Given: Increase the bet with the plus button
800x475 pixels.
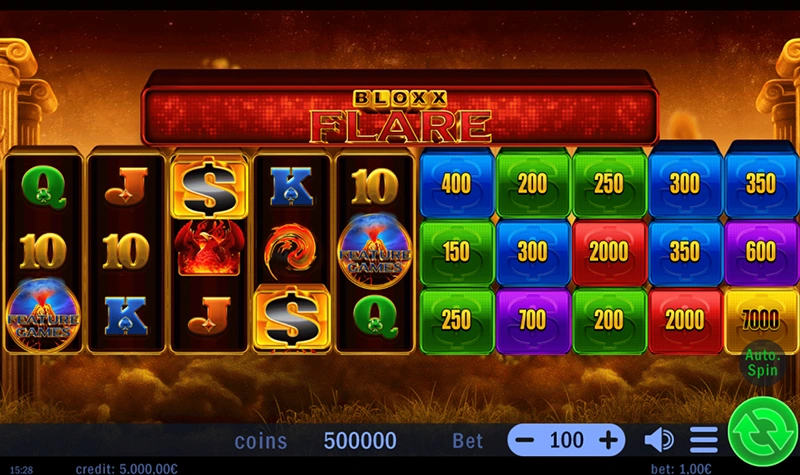Looking at the screenshot, I should [608, 440].
